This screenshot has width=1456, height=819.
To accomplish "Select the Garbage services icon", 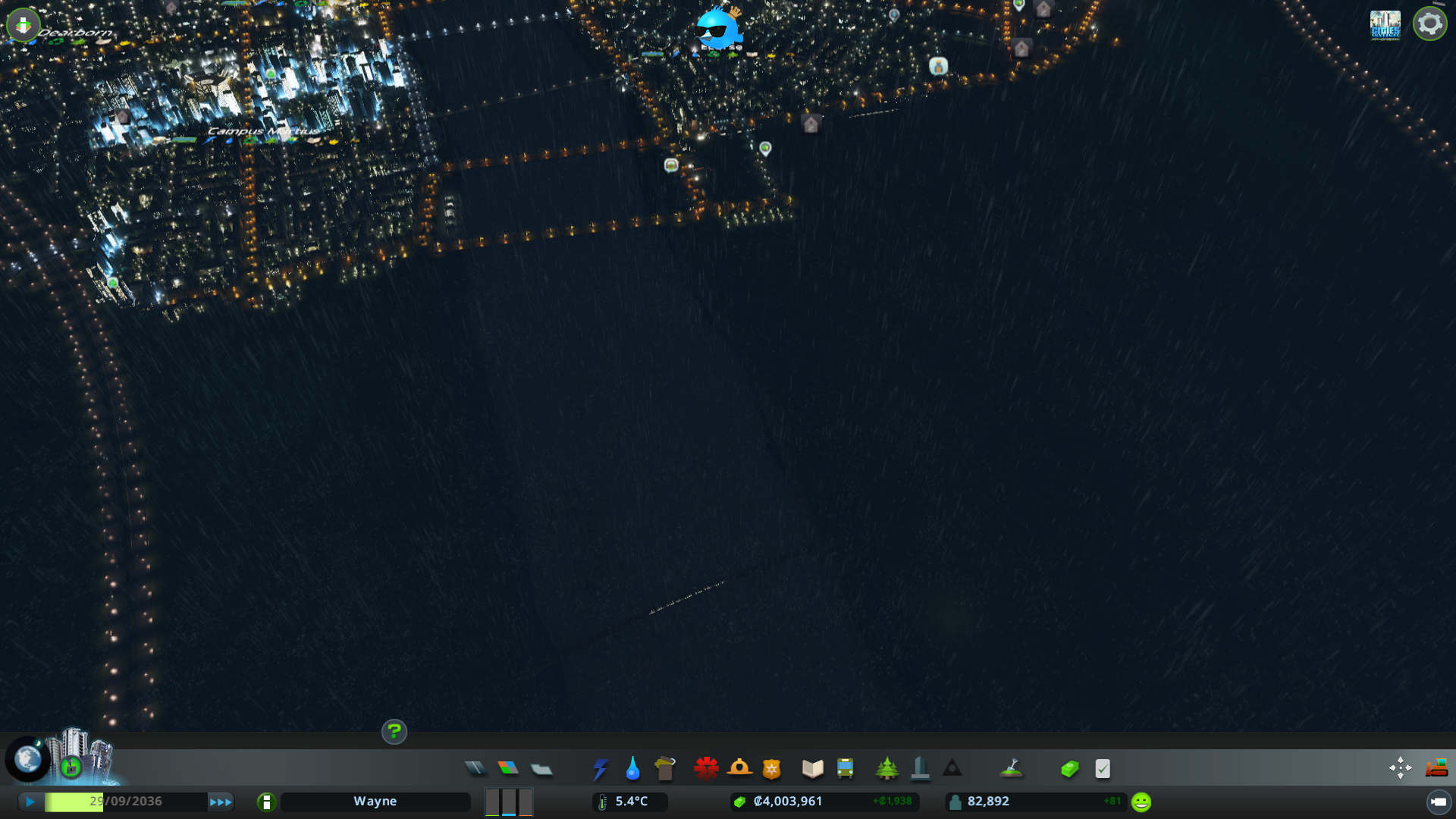I will 665,768.
